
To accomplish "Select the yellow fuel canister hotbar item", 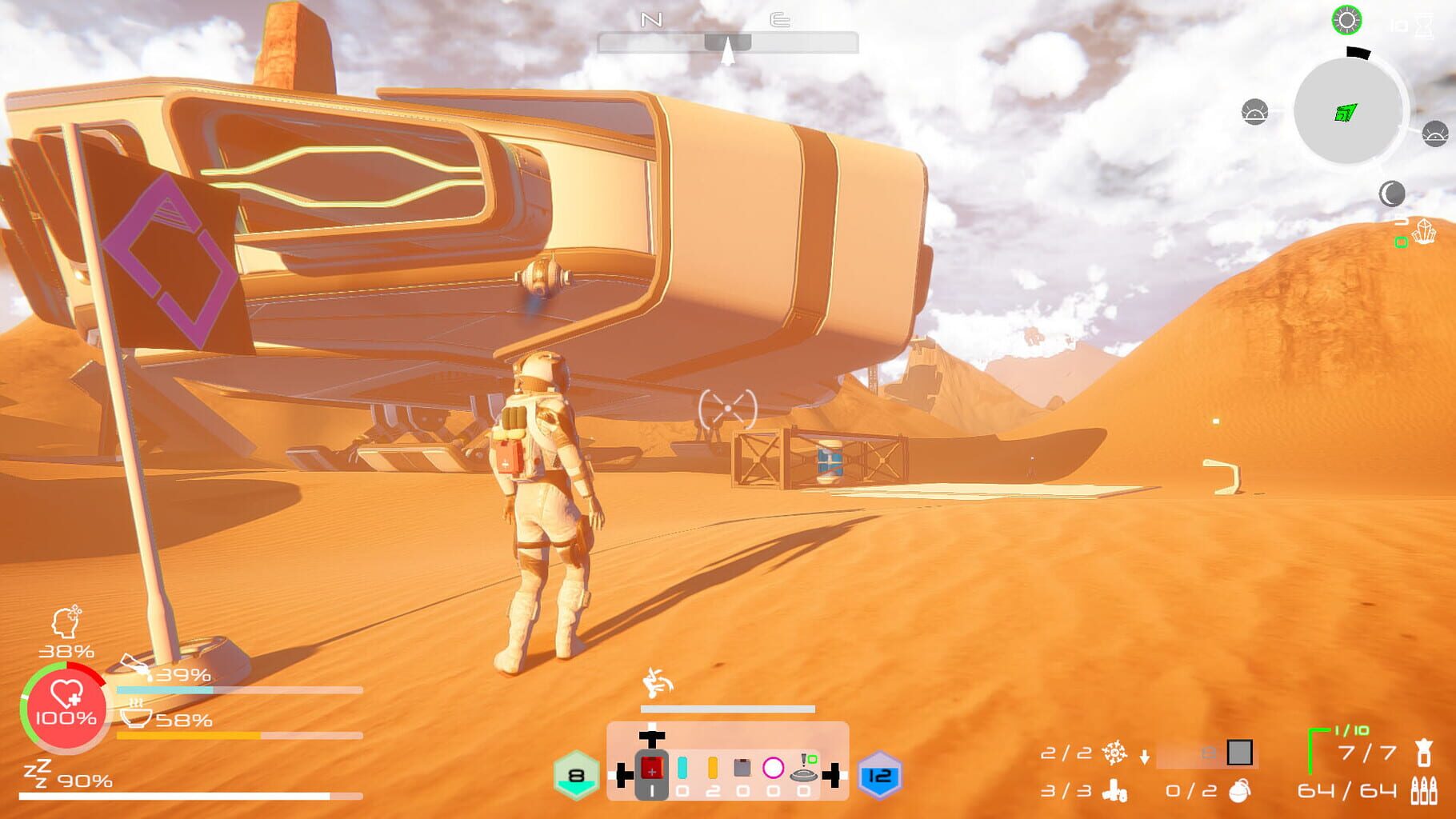I will pos(713,767).
